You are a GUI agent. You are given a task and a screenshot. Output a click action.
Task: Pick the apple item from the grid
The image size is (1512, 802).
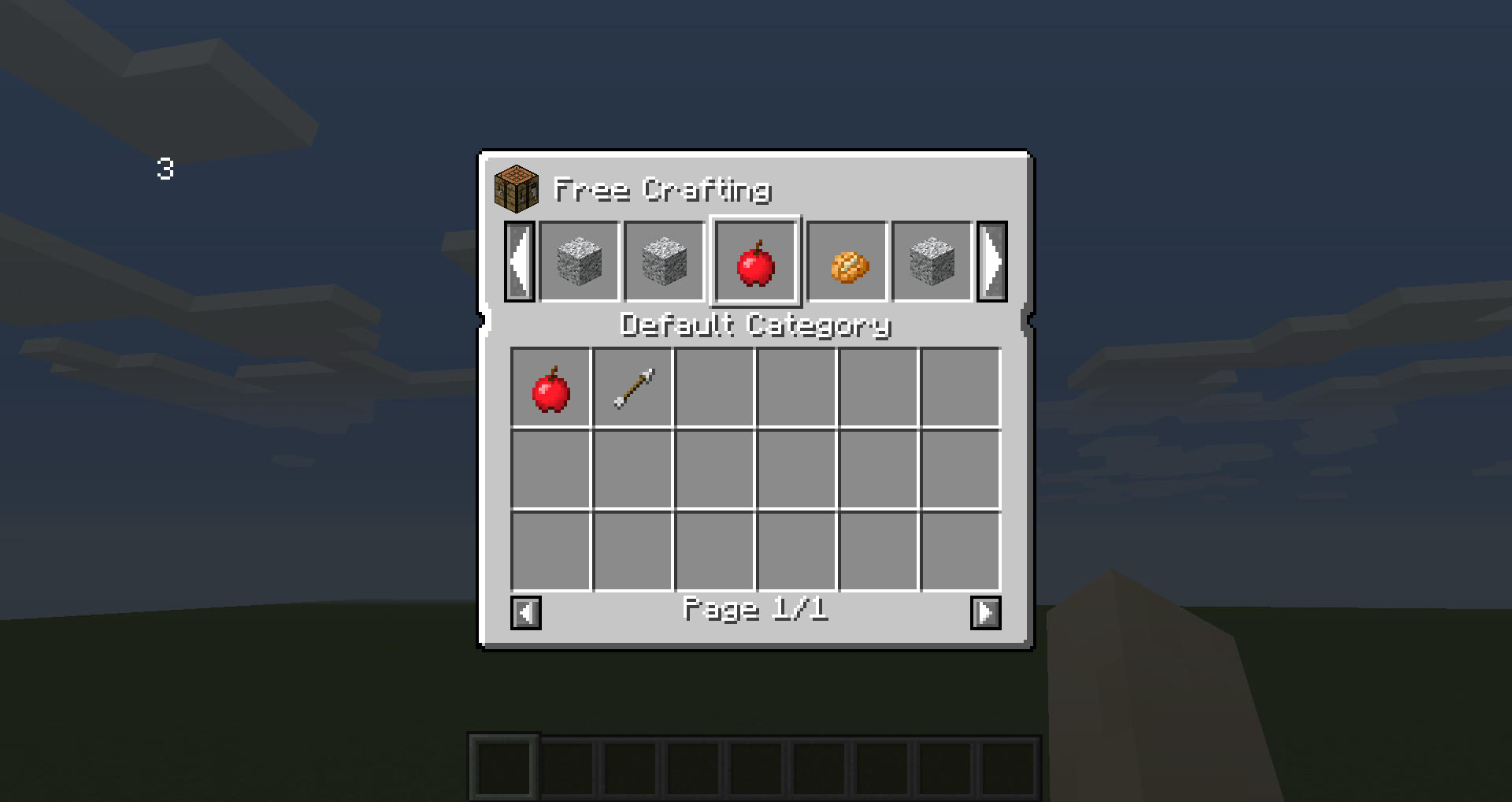551,387
